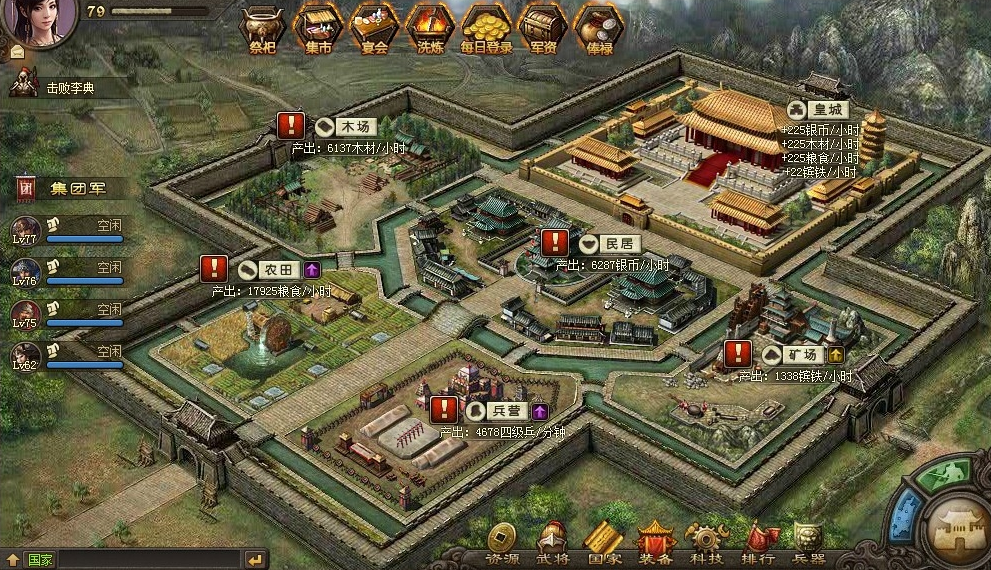
Task: Open the 集市 market icon
Action: point(318,28)
